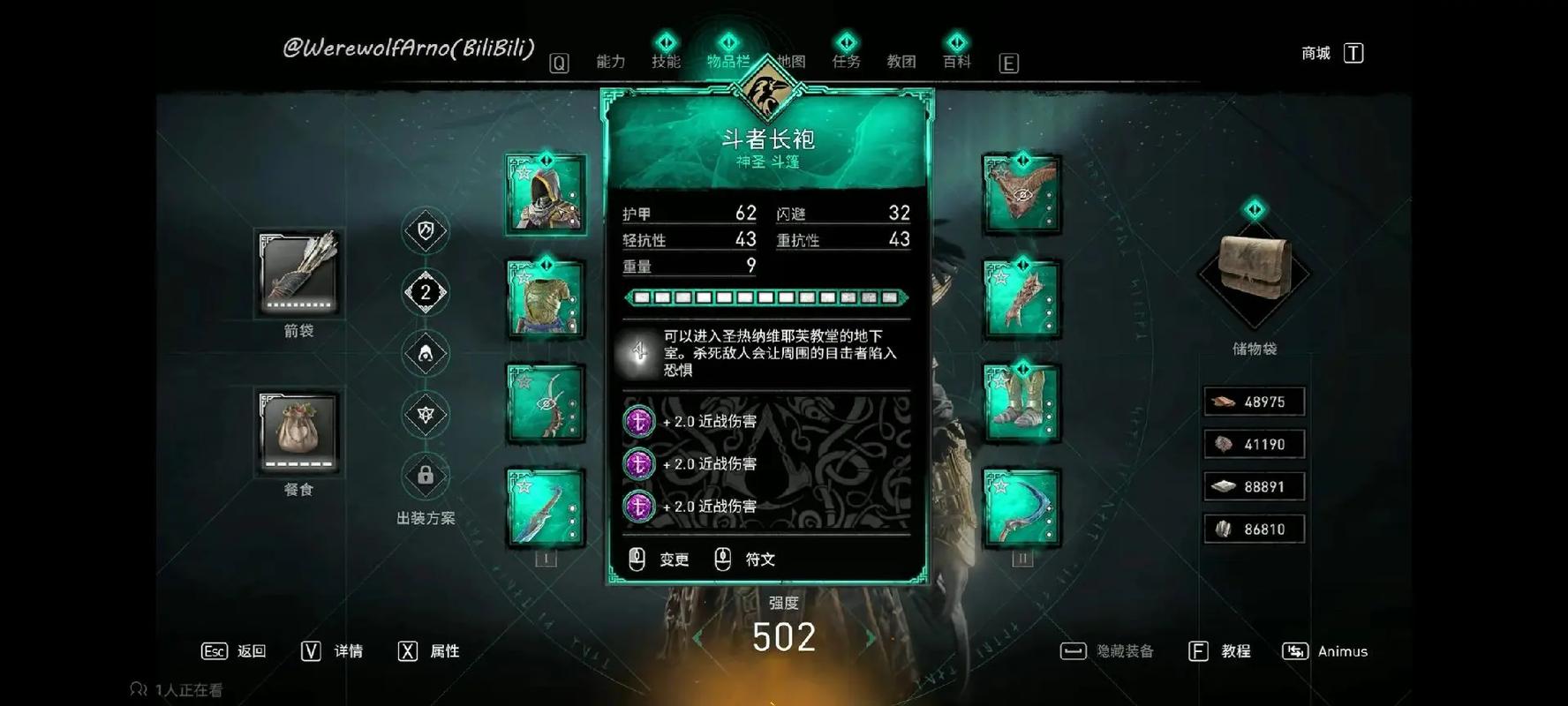Open the 百科 codex tab
This screenshot has width=1568, height=706.
point(956,62)
